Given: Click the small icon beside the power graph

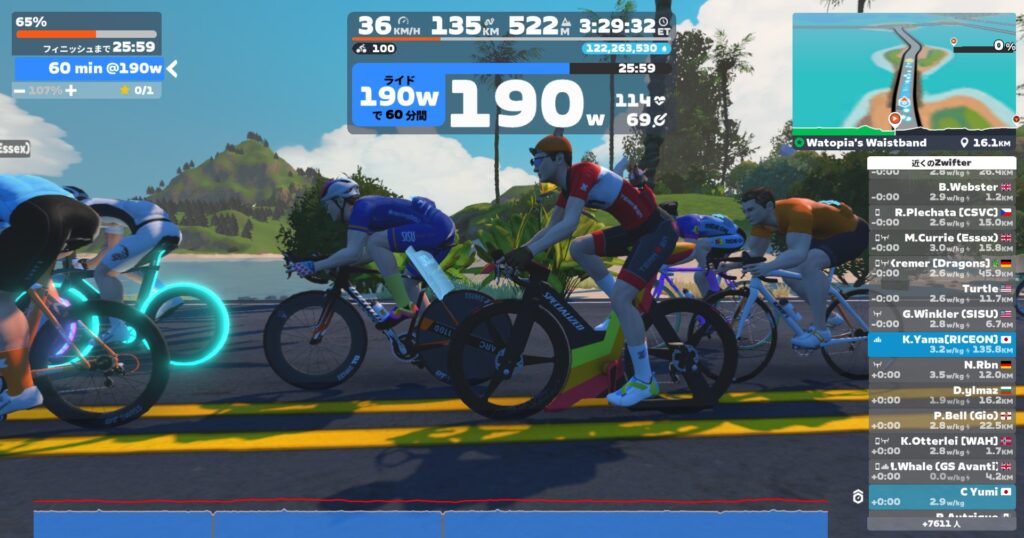Looking at the screenshot, I should (x=857, y=497).
